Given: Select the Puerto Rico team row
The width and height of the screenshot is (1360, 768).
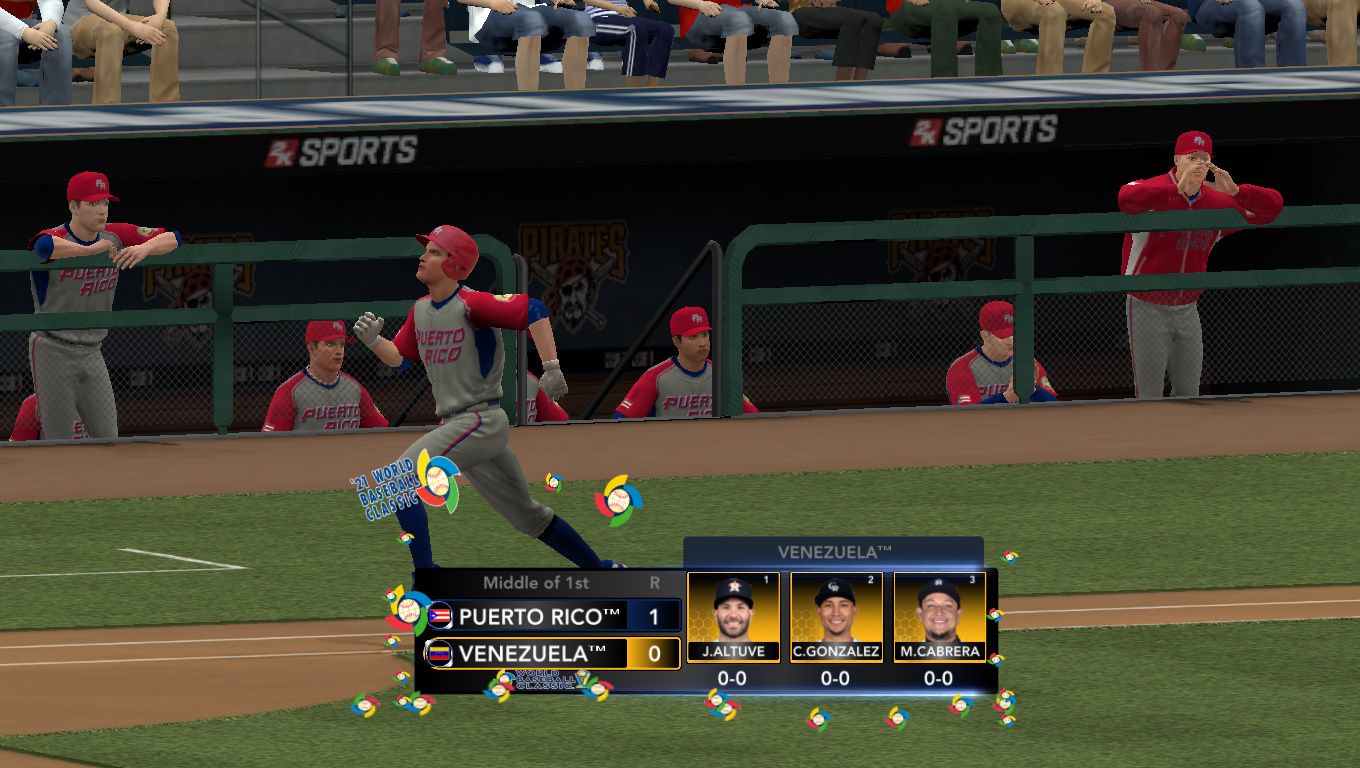Looking at the screenshot, I should [x=550, y=616].
